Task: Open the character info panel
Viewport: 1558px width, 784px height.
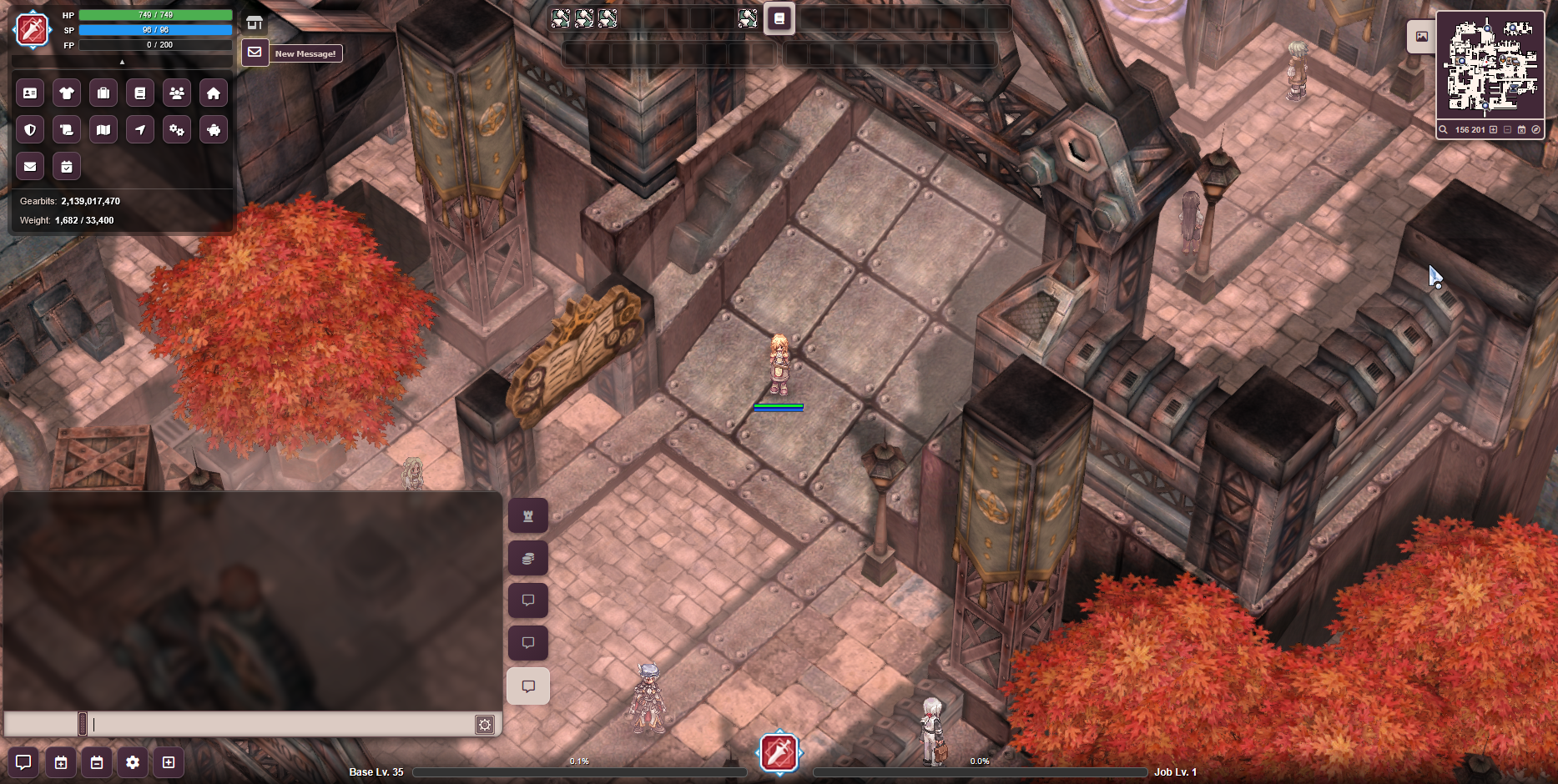Action: (30, 93)
